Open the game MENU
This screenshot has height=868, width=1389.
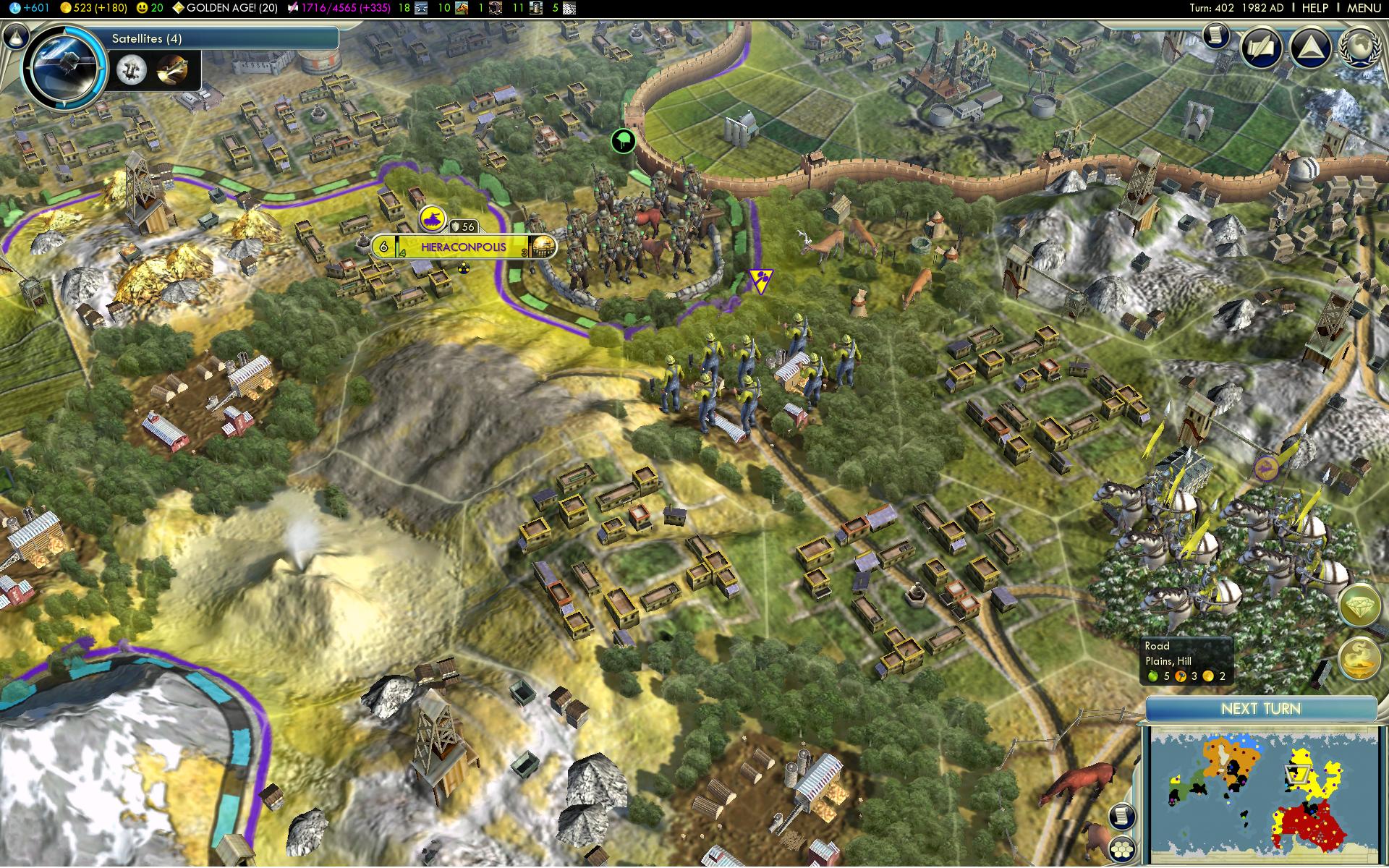coord(1364,8)
